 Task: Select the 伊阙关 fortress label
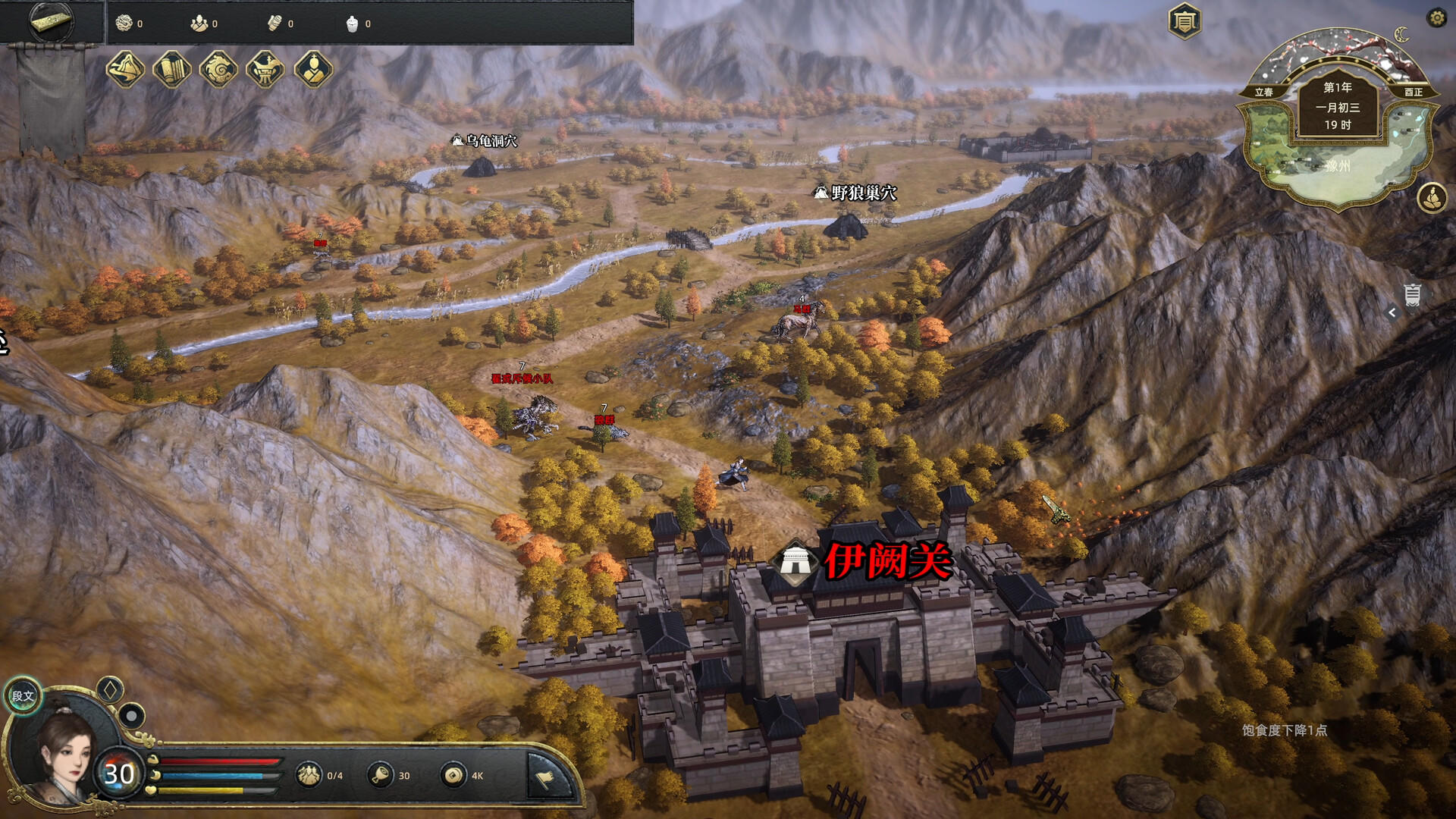tap(886, 562)
